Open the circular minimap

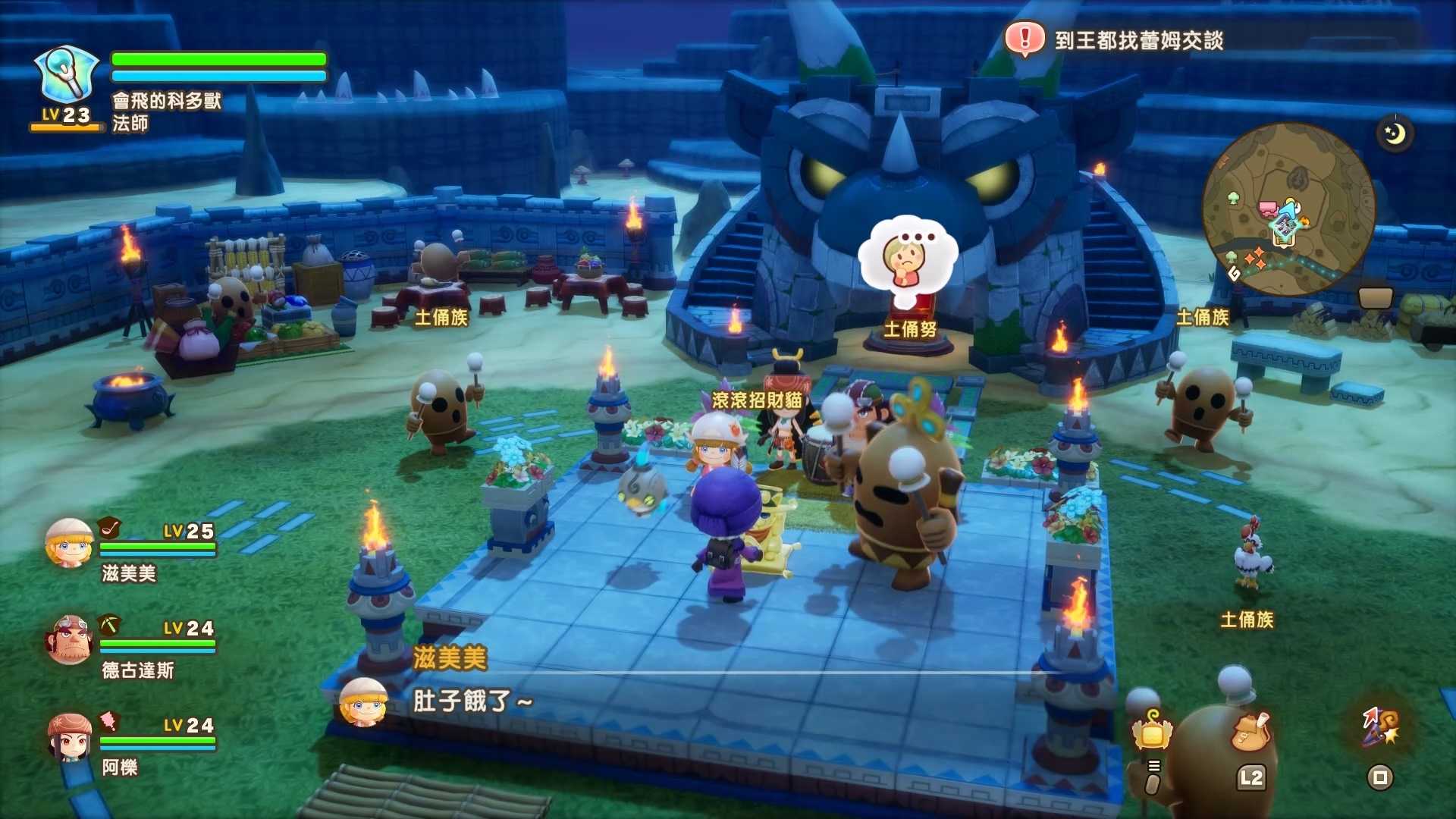pyautogui.click(x=1288, y=209)
